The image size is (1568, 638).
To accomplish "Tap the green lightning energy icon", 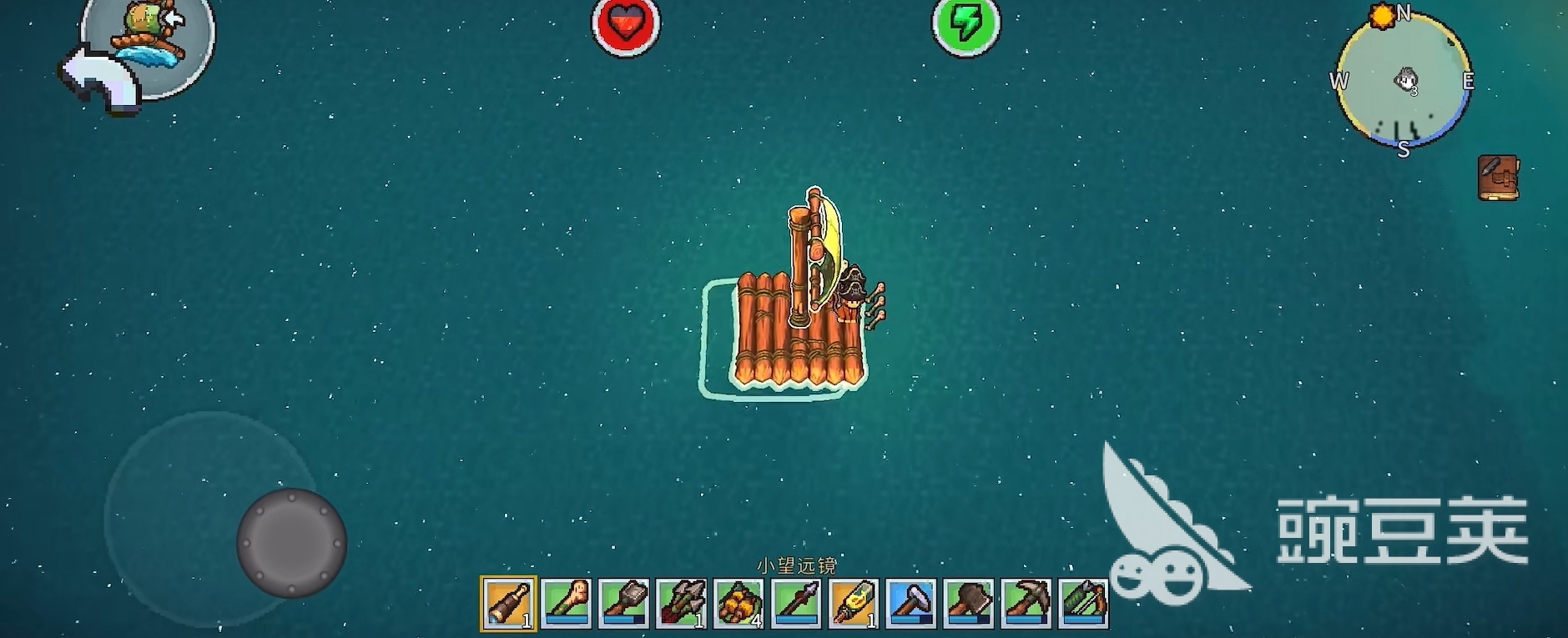I will (966, 25).
